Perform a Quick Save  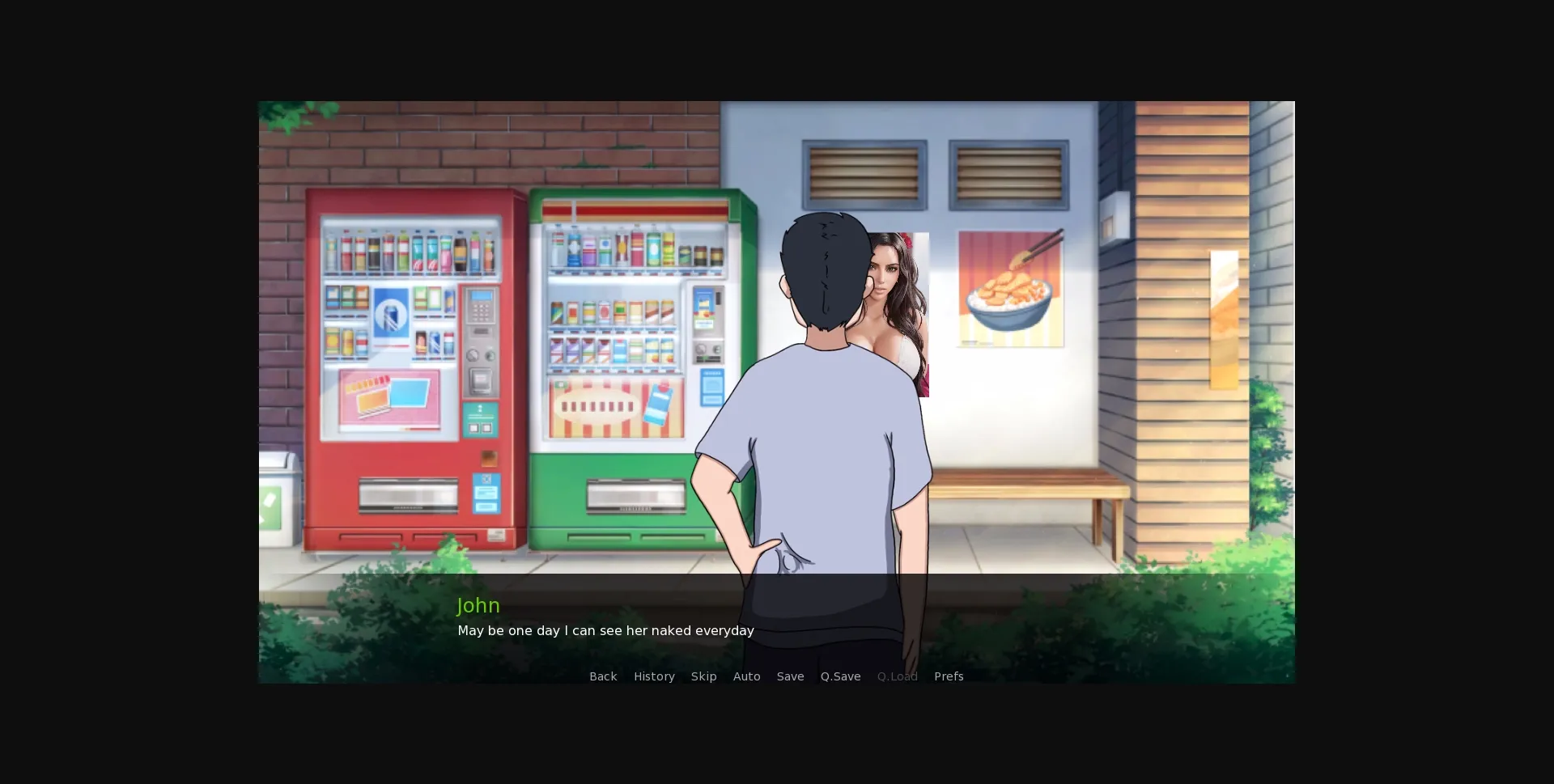tap(840, 676)
